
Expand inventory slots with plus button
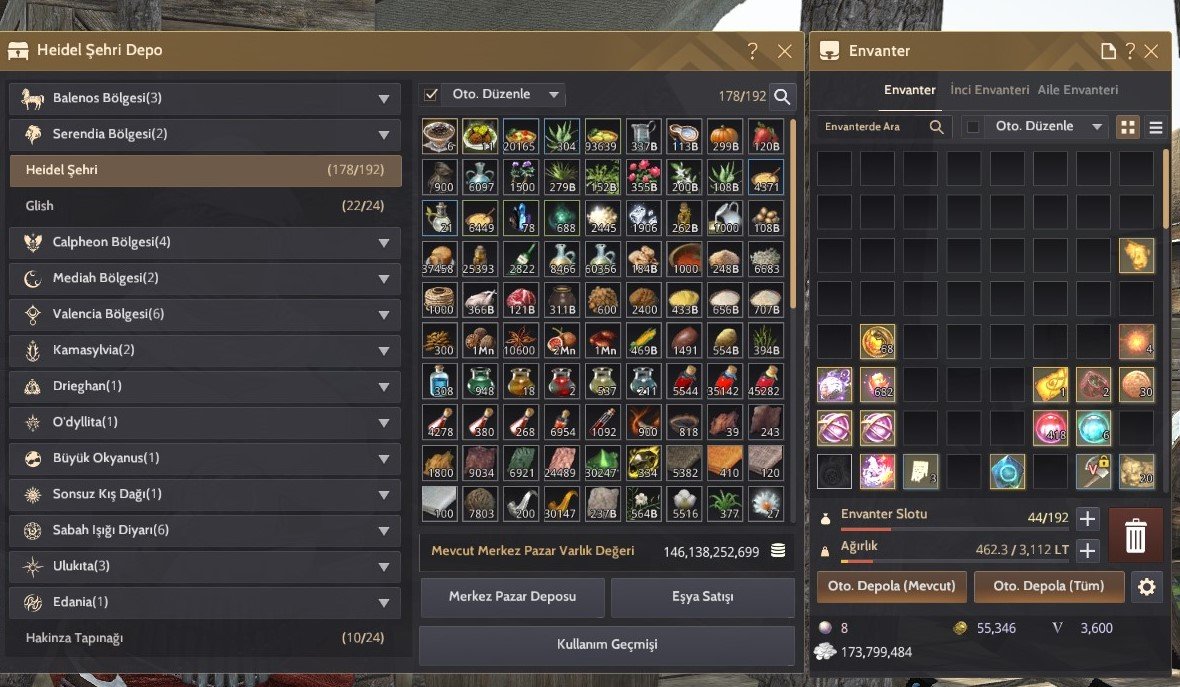[x=1087, y=519]
